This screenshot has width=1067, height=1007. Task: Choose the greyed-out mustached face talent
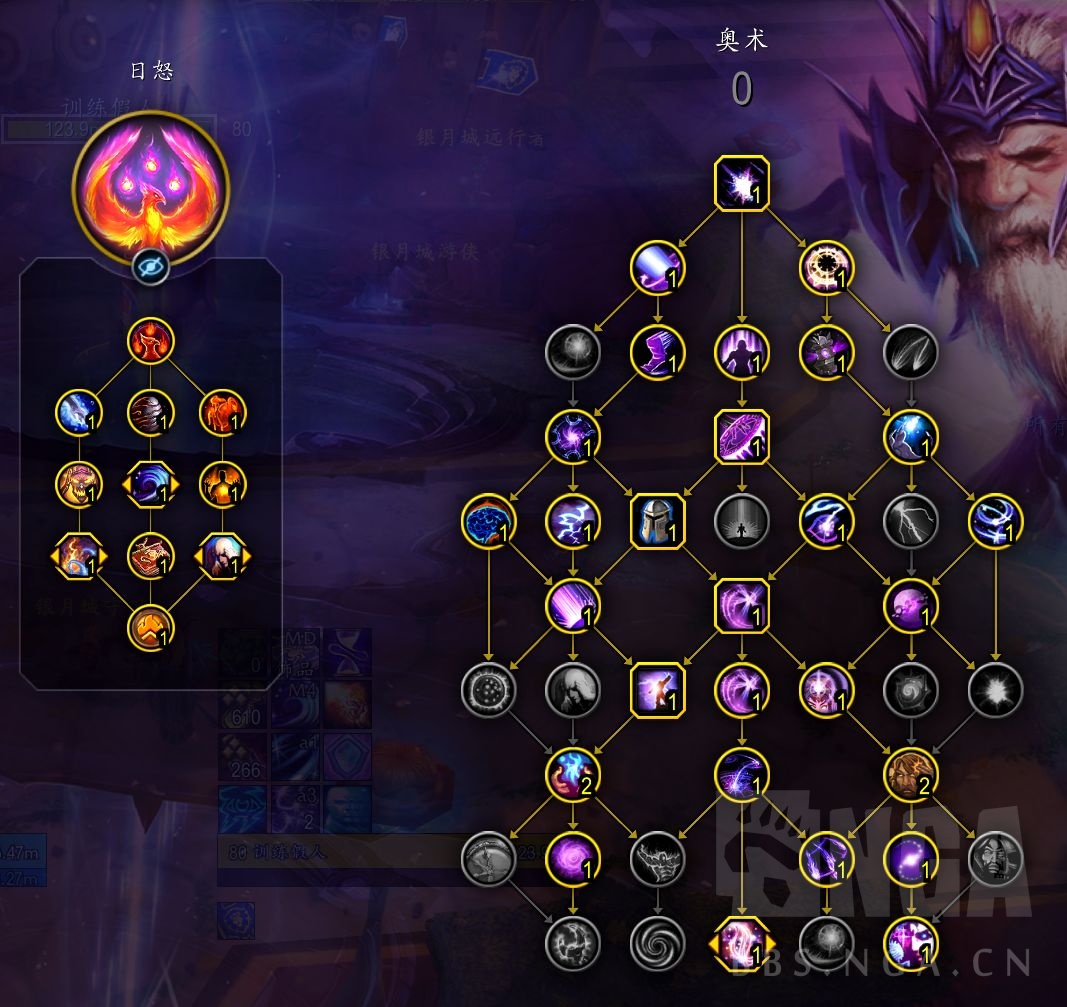click(x=995, y=858)
